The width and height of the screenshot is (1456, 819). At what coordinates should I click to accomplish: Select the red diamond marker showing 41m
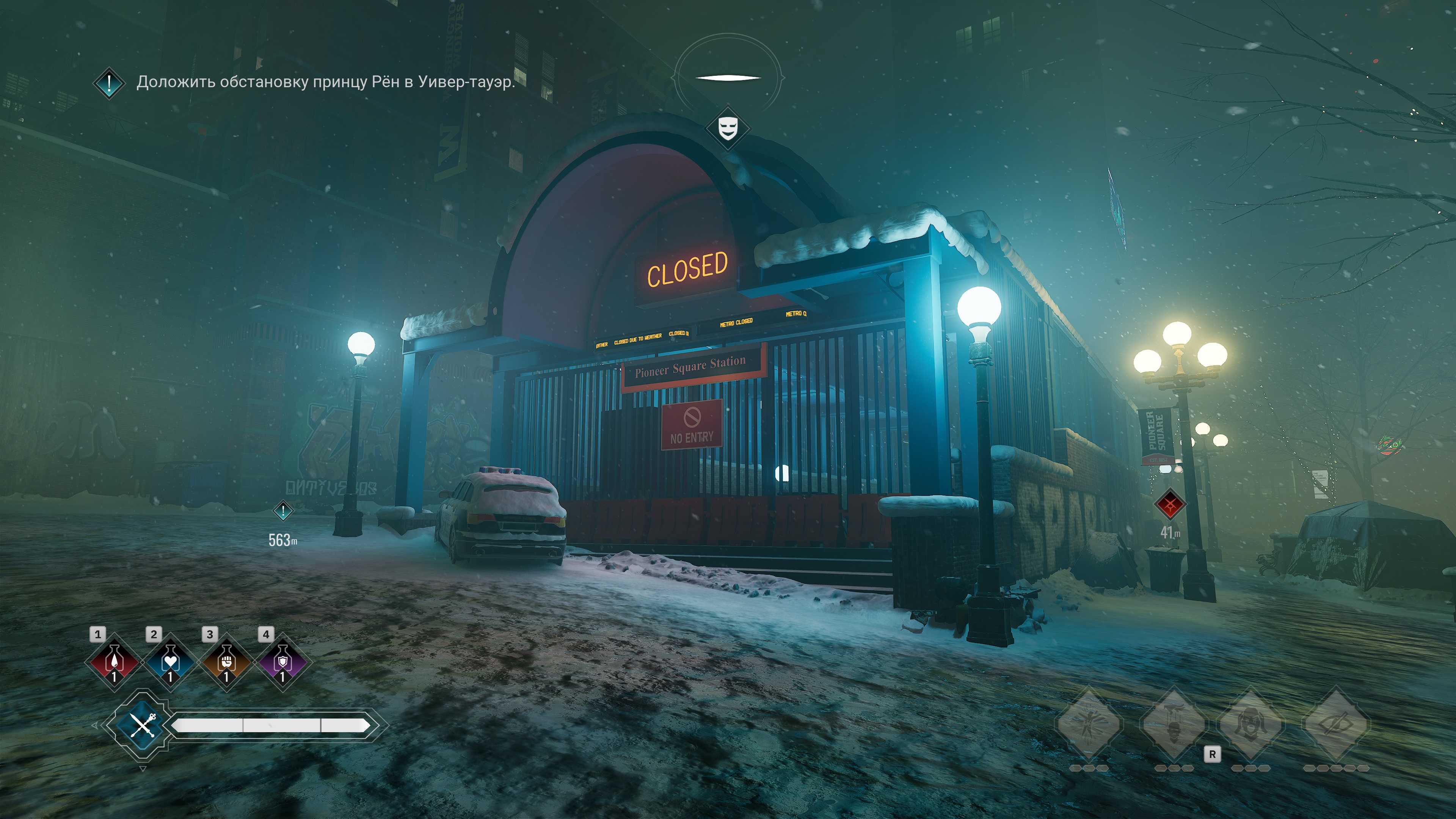[x=1169, y=504]
